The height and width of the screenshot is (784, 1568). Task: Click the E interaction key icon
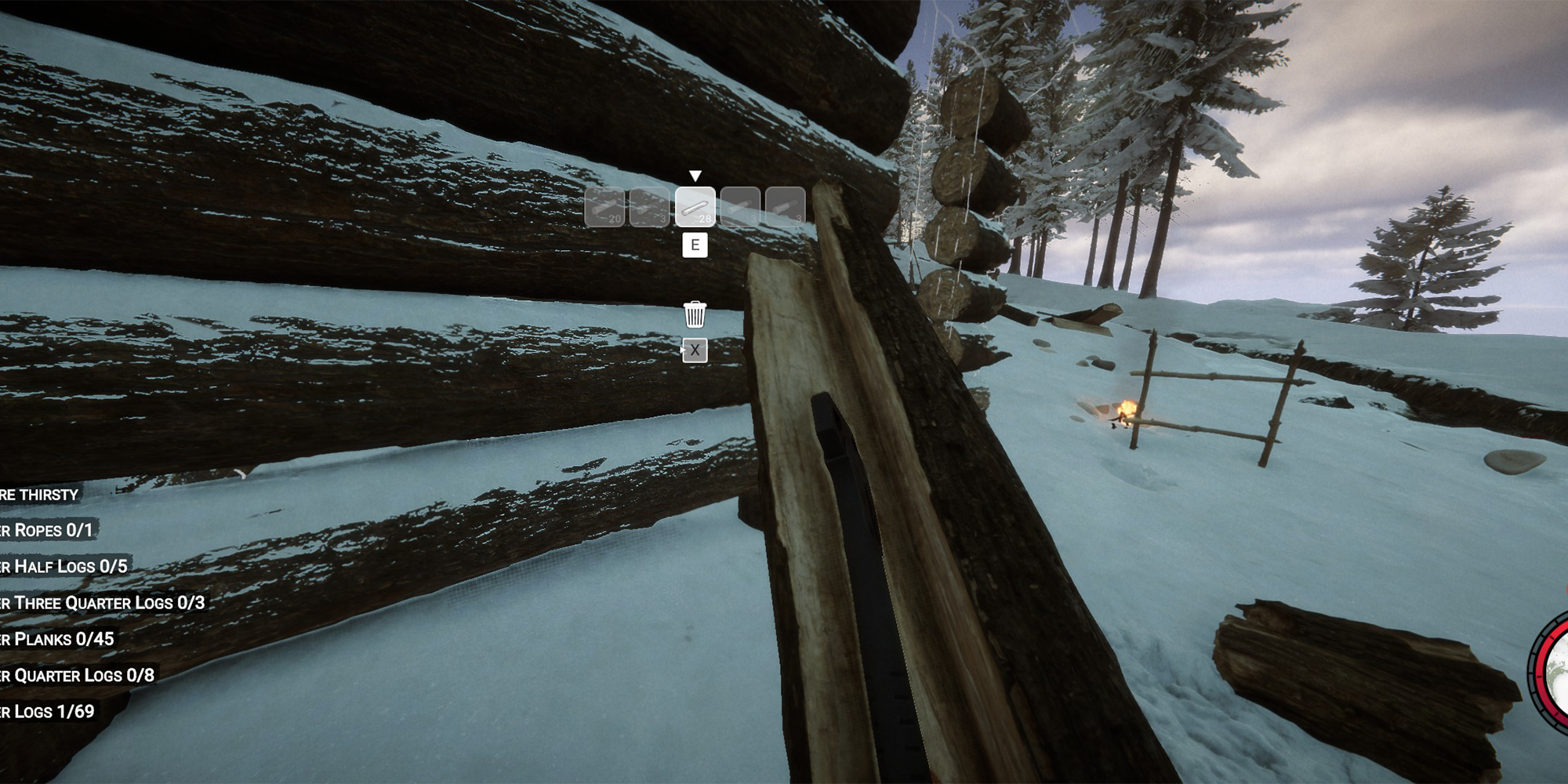693,245
